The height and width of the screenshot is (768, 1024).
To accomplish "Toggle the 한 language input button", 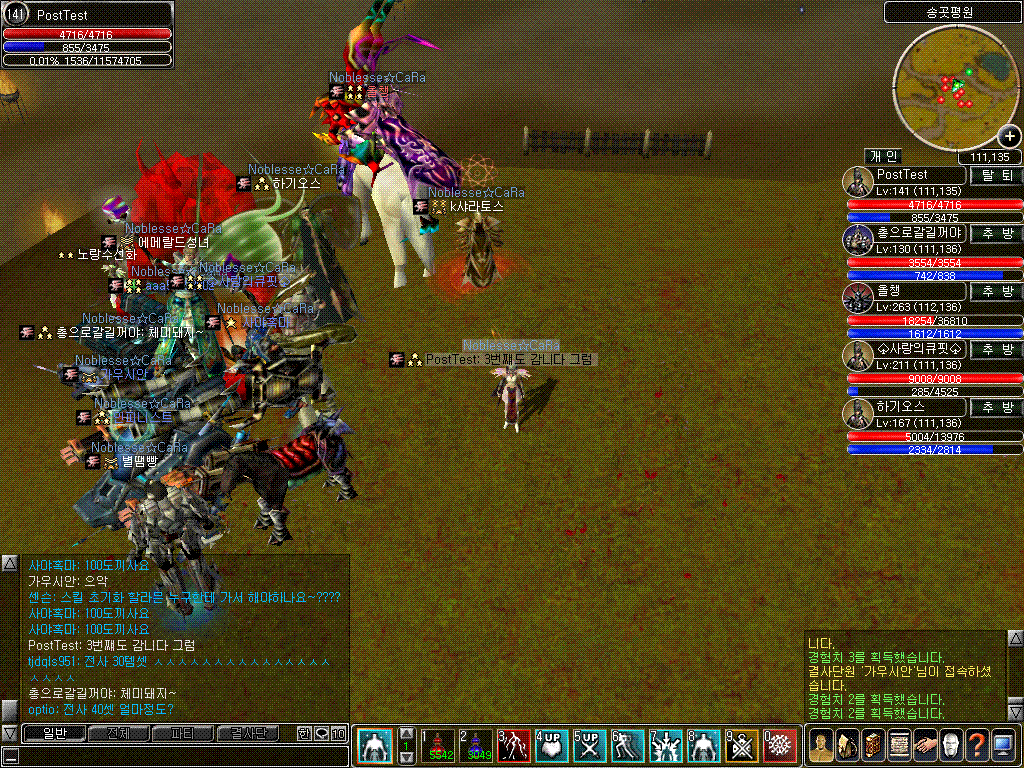I will click(304, 733).
